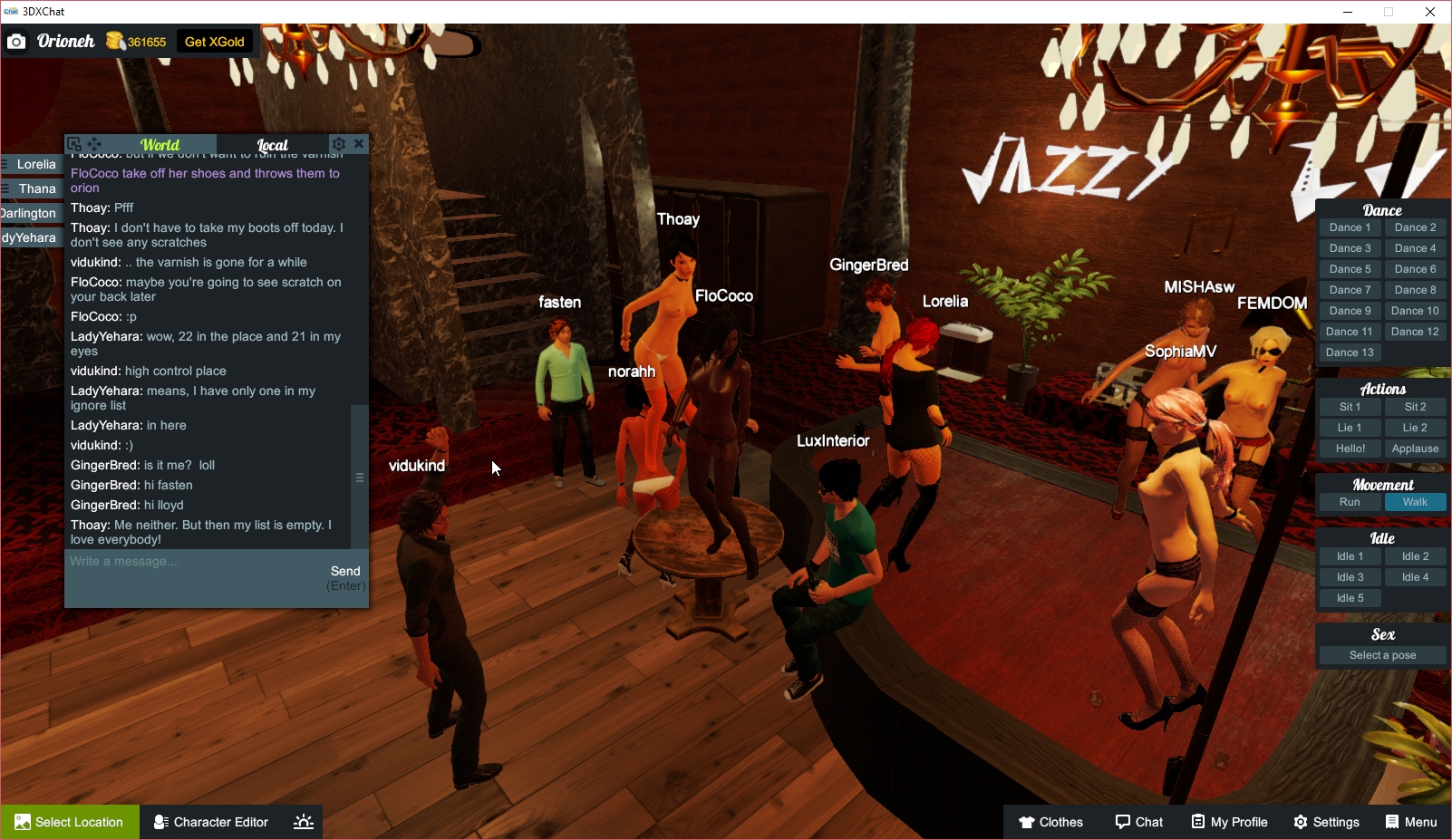Screen dimensions: 1452x840
Task: Open the Menu at bottom right
Action: pos(1410,822)
